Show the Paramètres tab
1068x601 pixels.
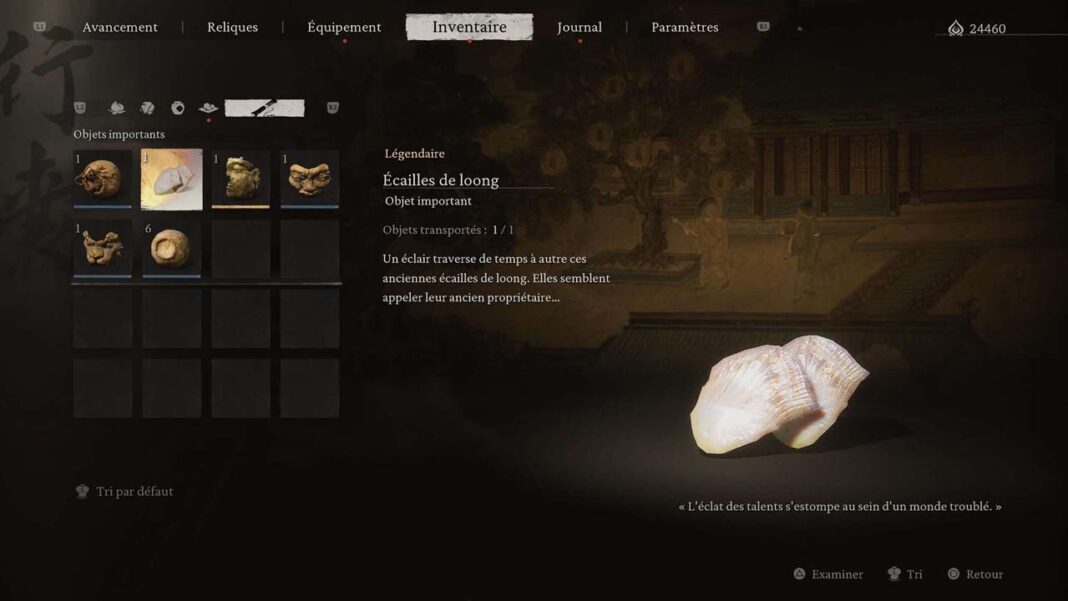[684, 27]
